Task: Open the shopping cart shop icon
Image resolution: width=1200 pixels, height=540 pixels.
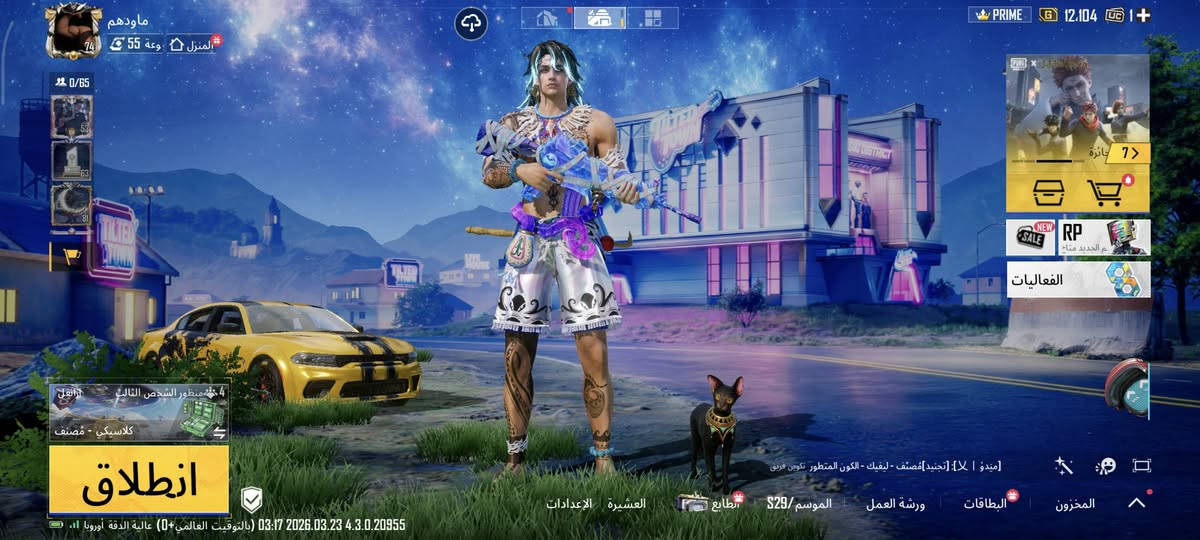Action: [1103, 191]
